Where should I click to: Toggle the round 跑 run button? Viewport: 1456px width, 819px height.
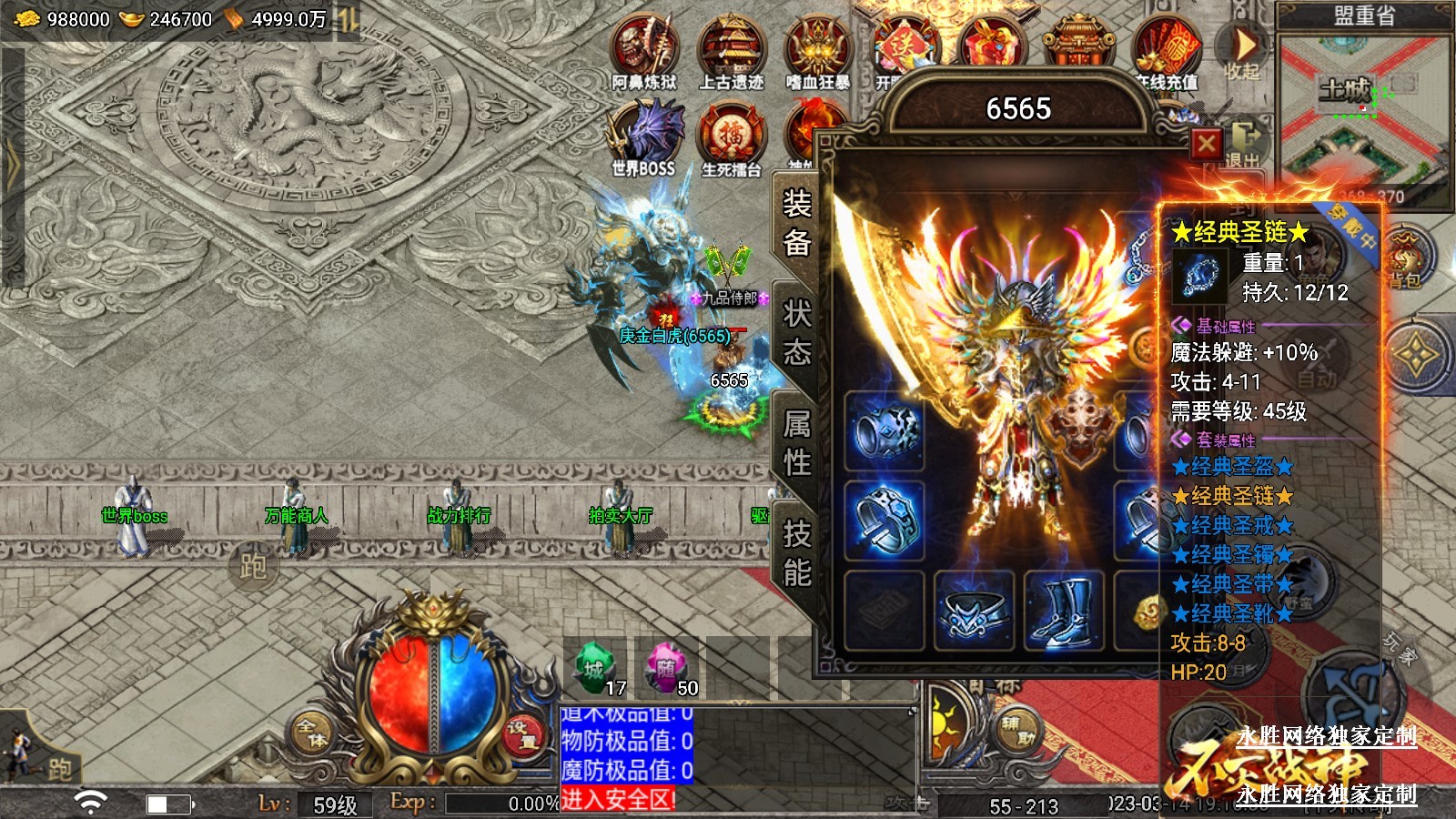252,566
